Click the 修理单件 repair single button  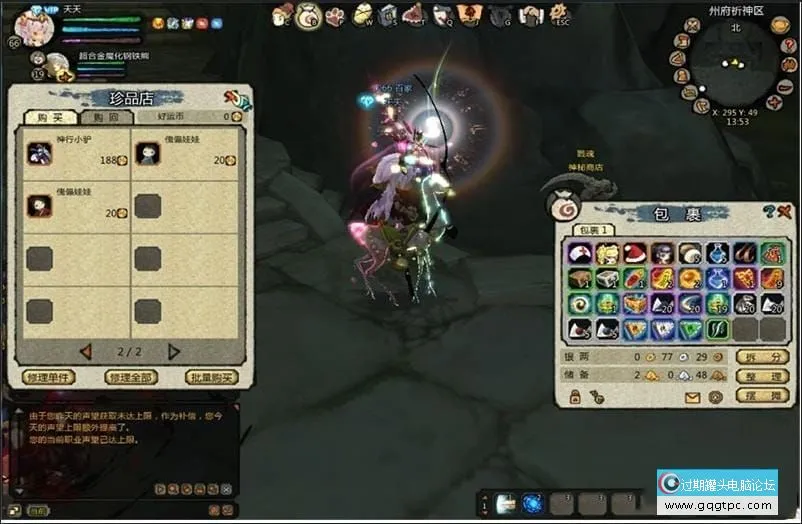47,377
